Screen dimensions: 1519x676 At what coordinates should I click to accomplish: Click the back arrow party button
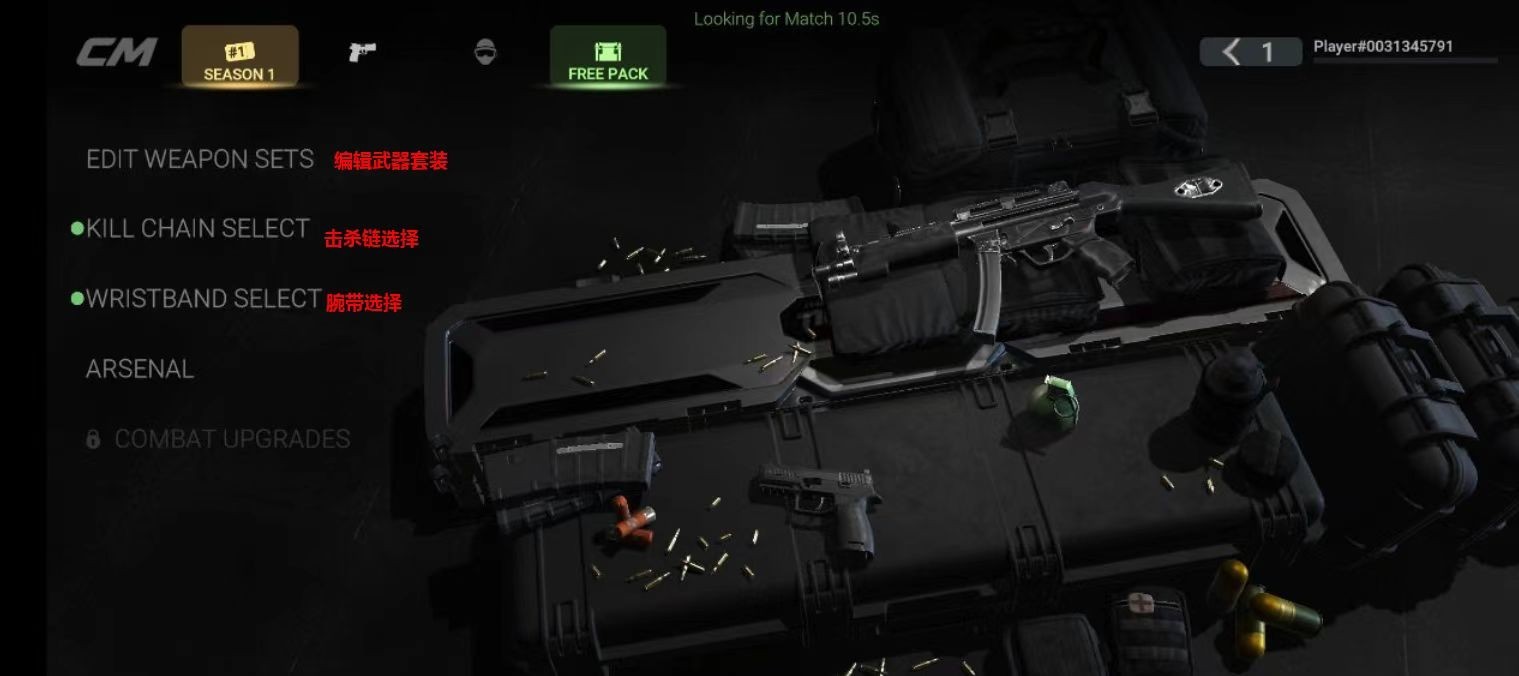coord(1250,52)
